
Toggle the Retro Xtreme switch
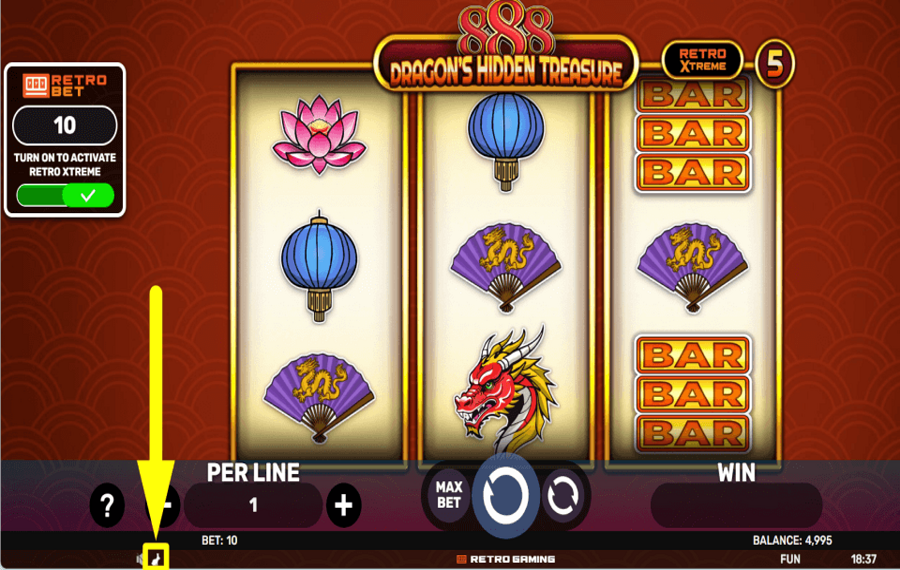coord(66,196)
